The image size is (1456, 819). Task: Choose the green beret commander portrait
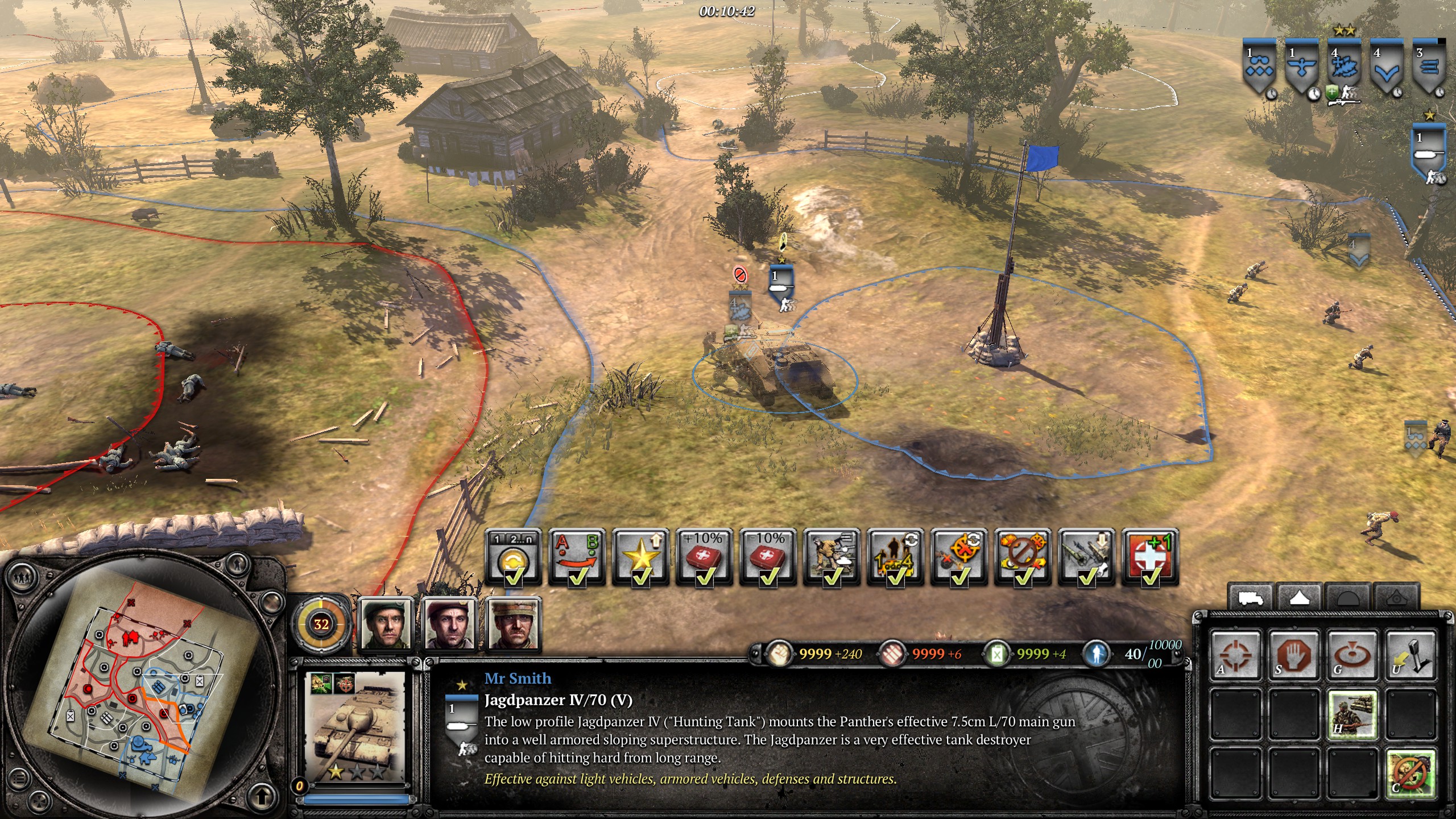386,624
